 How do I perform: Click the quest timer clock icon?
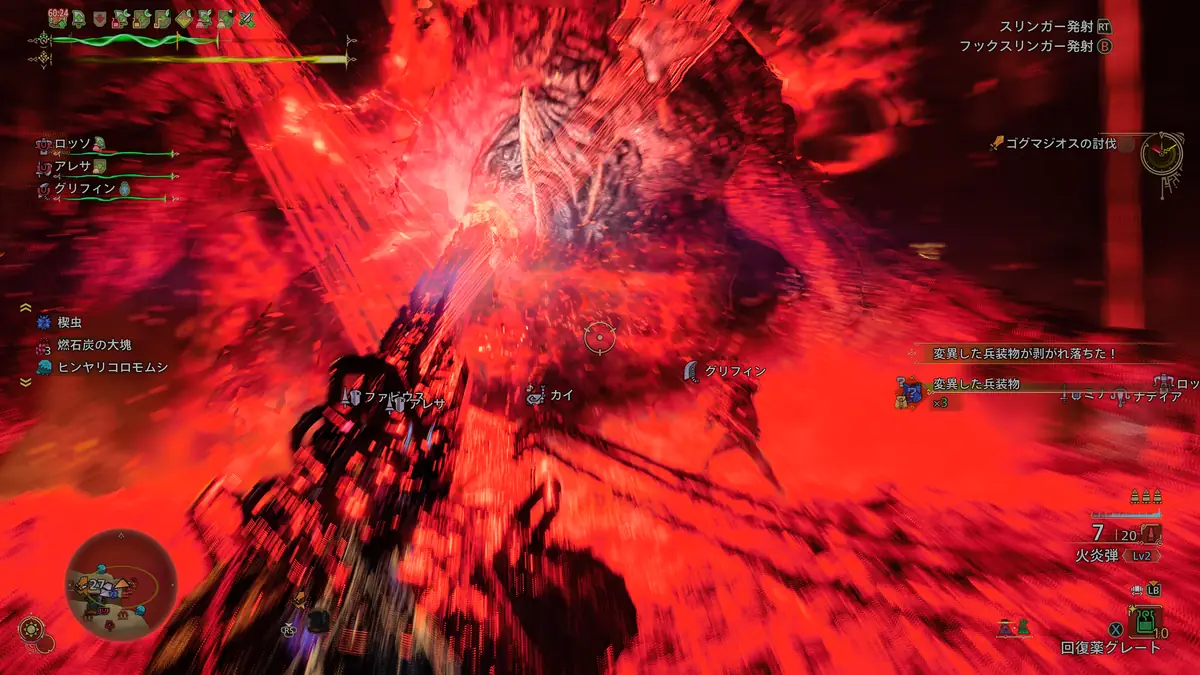[x=1161, y=152]
